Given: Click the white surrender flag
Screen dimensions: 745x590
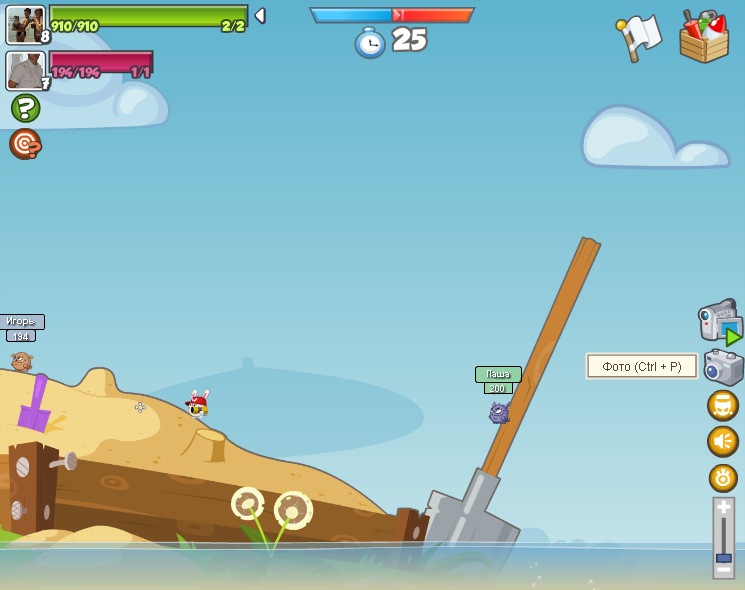Looking at the screenshot, I should click(639, 37).
